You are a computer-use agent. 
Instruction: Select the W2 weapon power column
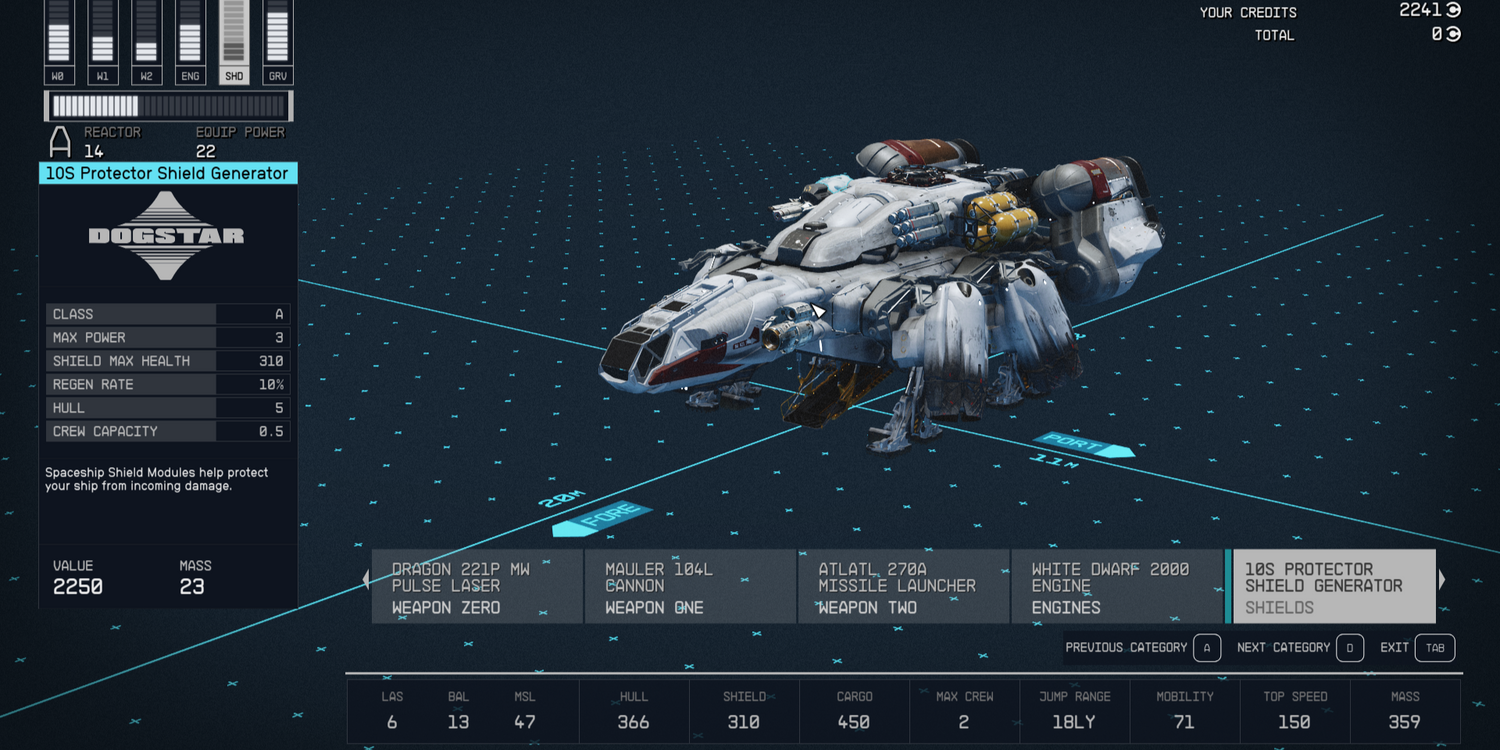click(x=147, y=42)
